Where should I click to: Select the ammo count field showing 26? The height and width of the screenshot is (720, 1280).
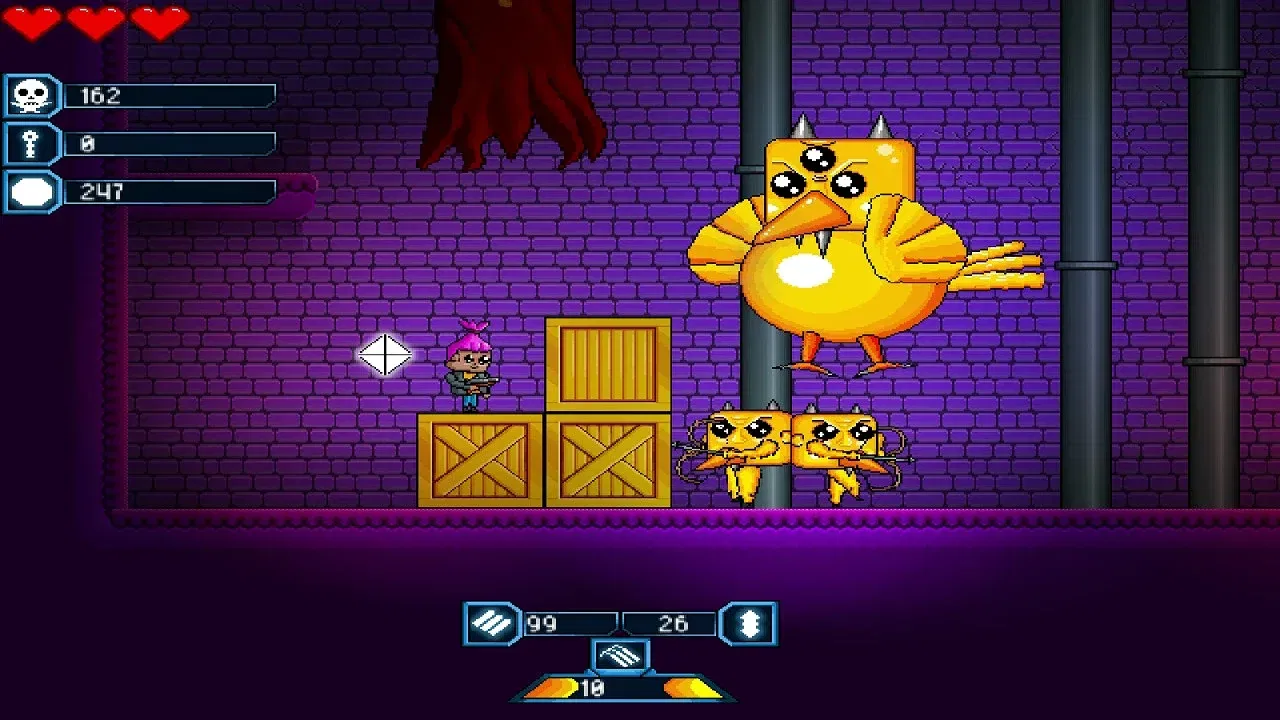[x=671, y=624]
